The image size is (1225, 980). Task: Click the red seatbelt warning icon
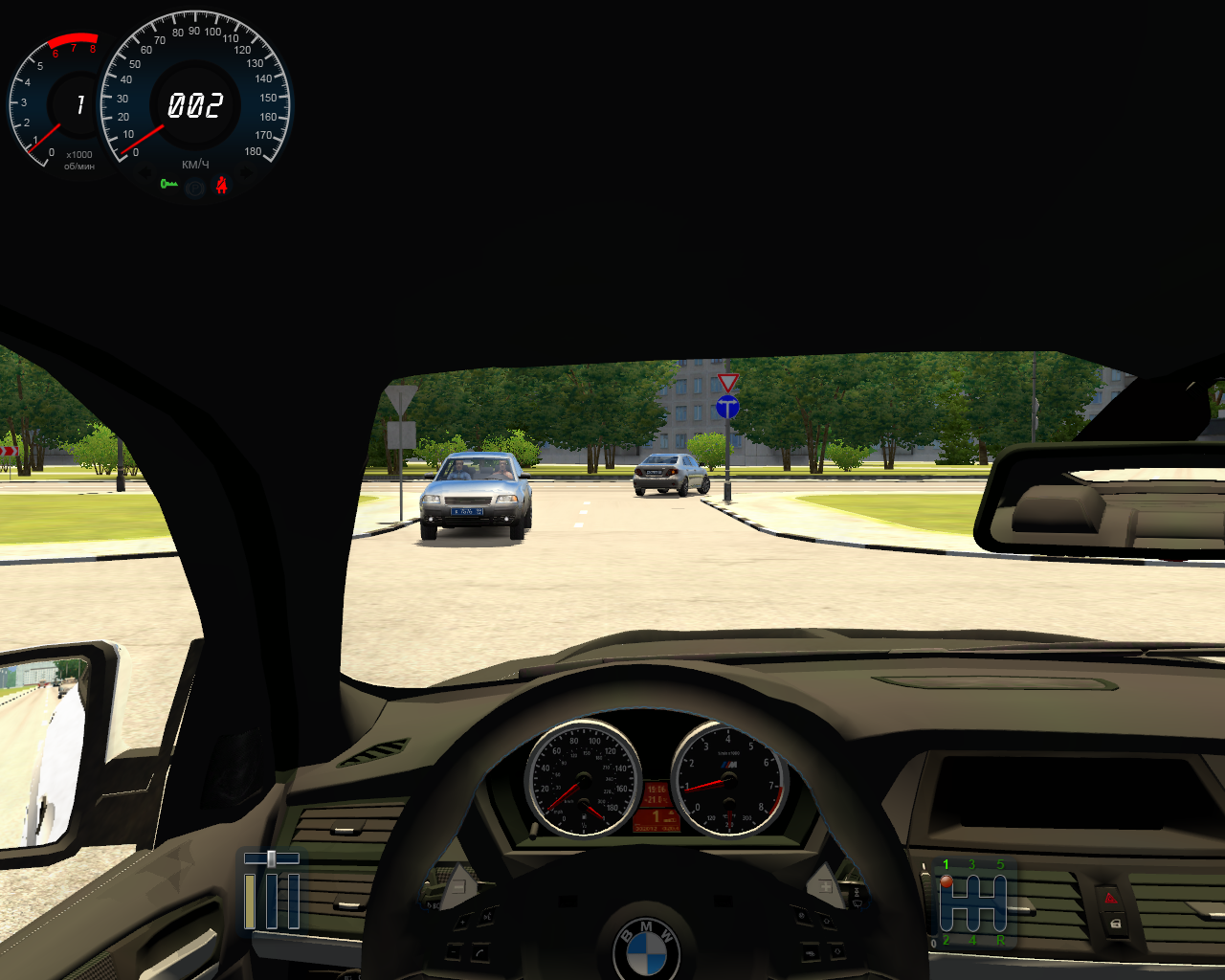click(221, 185)
